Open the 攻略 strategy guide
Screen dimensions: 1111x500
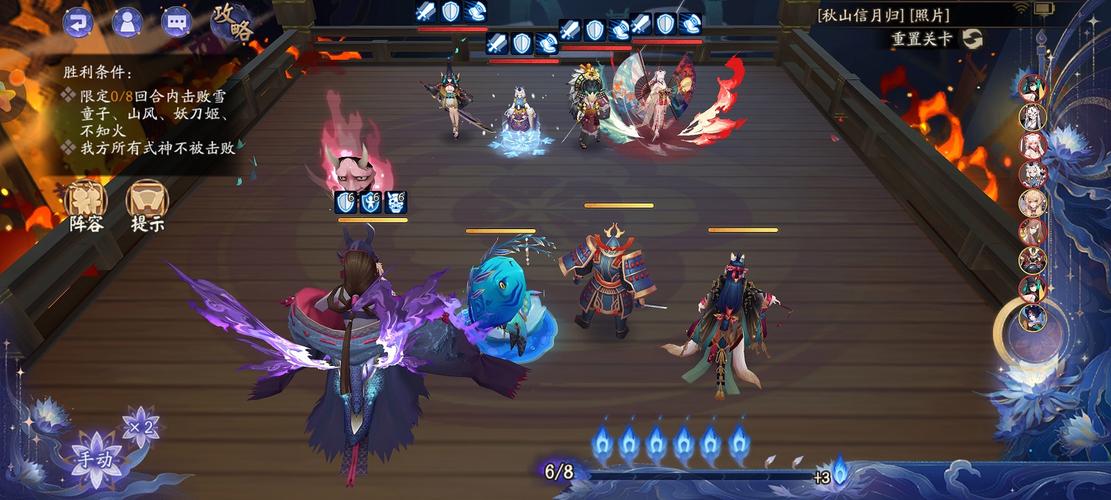[x=231, y=23]
